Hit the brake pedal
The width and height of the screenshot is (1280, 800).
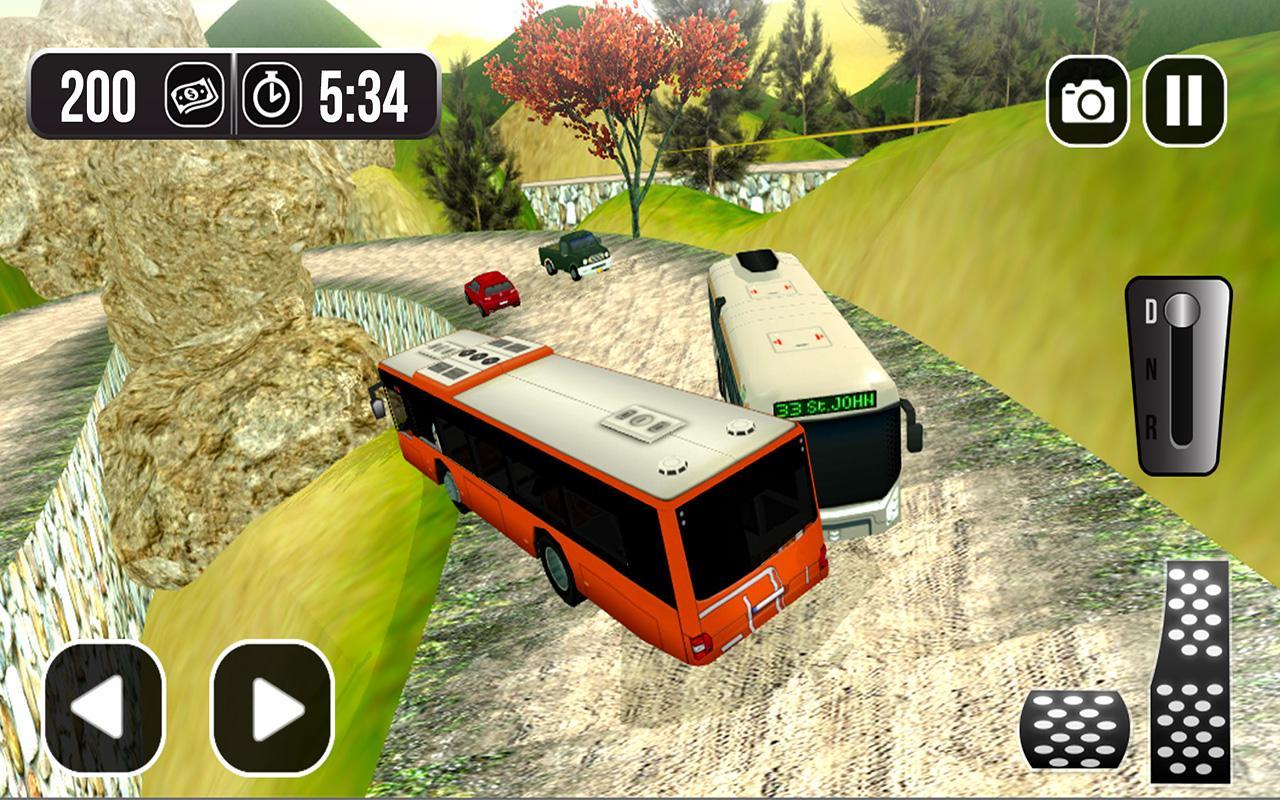(x=1075, y=729)
